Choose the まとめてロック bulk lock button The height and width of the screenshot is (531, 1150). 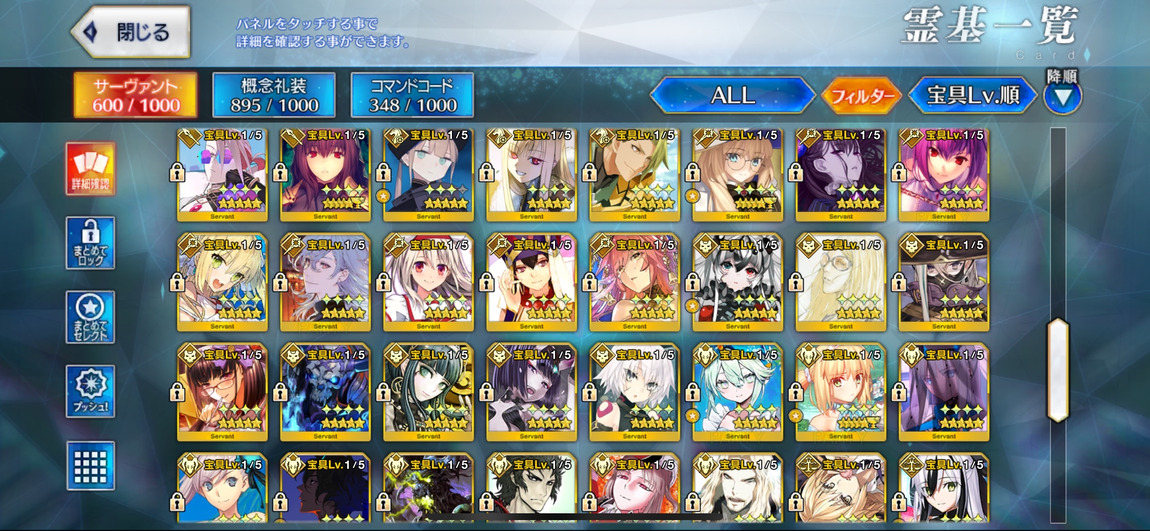[90, 243]
